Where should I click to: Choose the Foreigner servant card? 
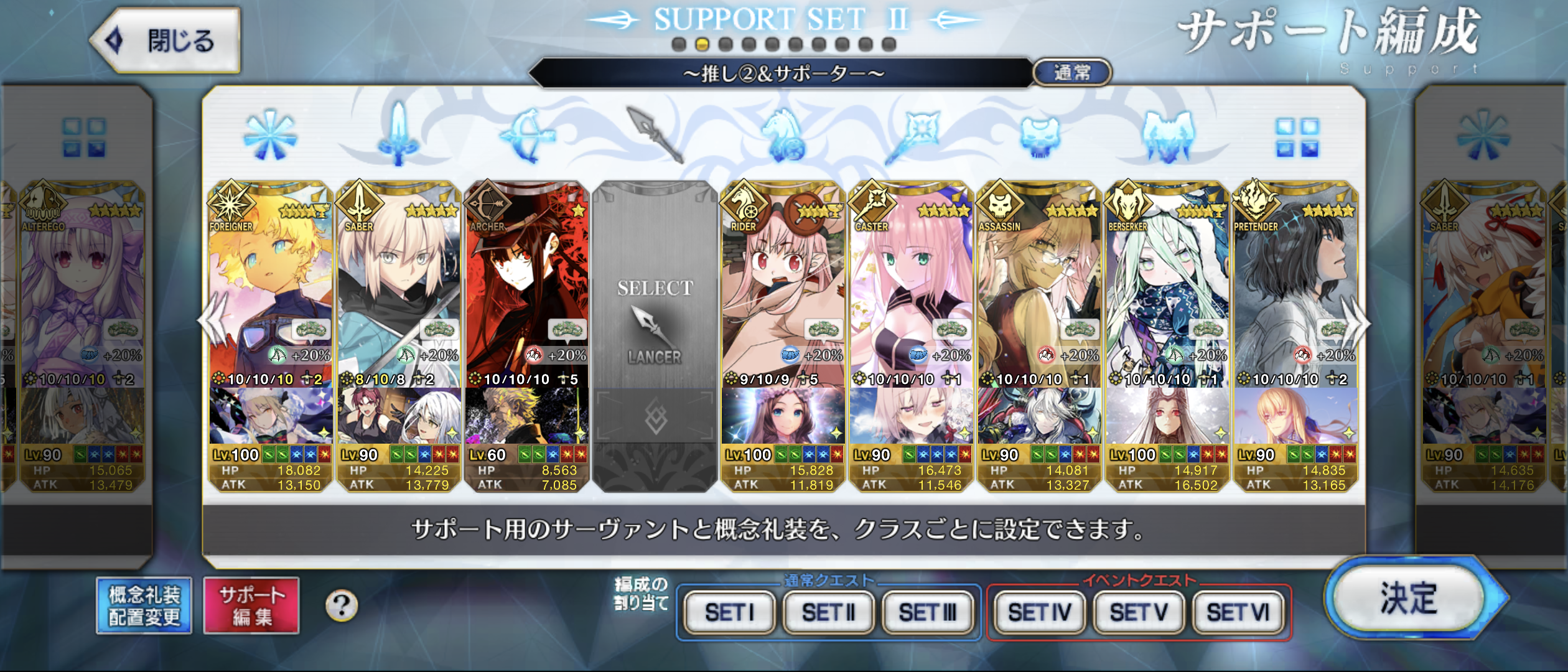(x=271, y=286)
